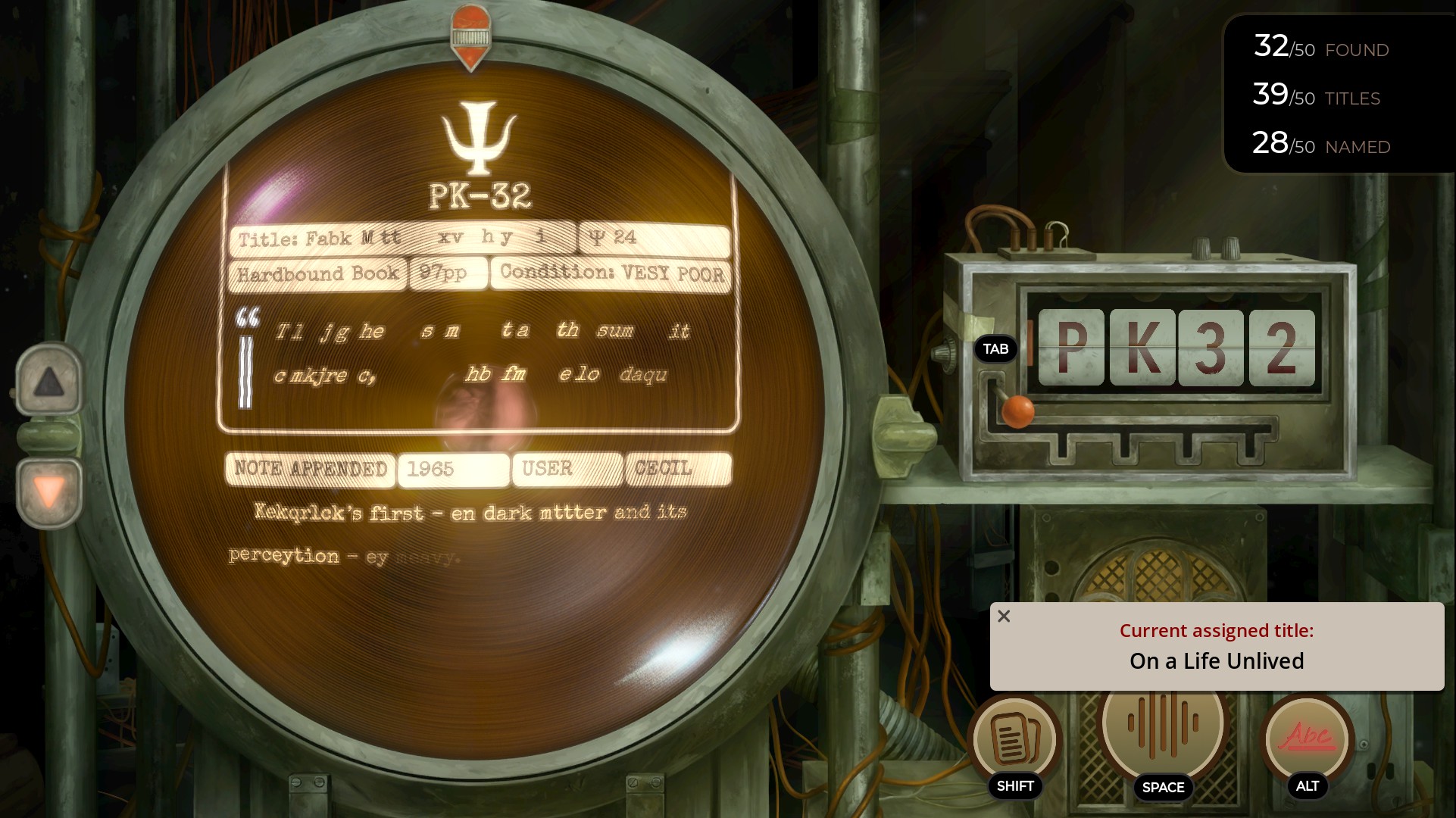Open the documents copy button
Screen dimensions: 1456x818
tap(1014, 738)
